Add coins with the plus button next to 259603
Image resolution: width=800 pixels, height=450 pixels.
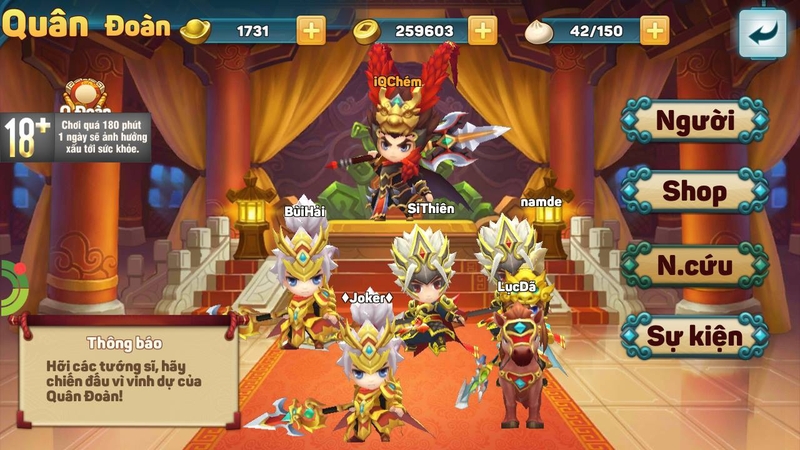483,30
